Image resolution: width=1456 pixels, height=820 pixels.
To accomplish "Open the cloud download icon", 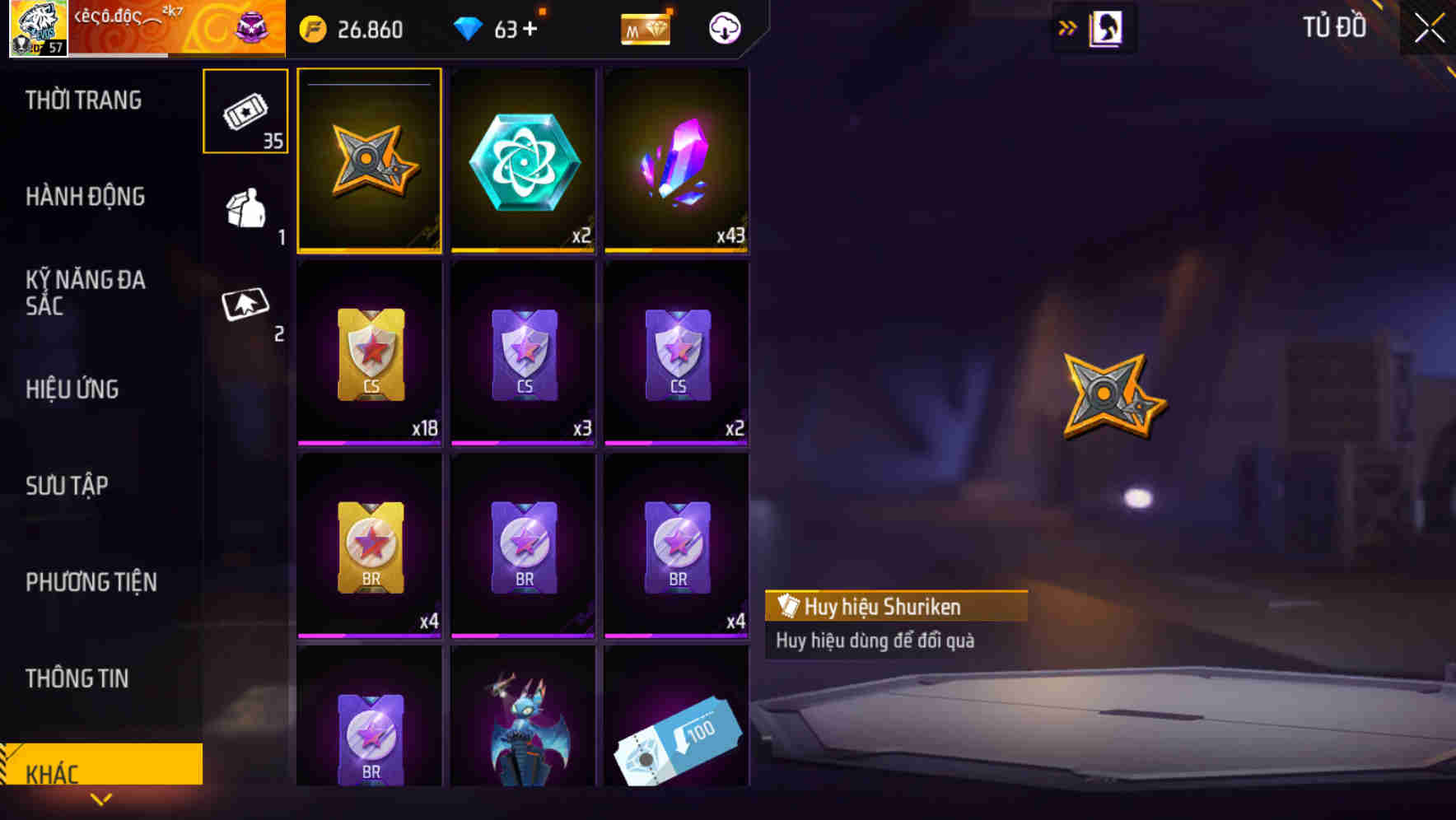I will (x=723, y=27).
